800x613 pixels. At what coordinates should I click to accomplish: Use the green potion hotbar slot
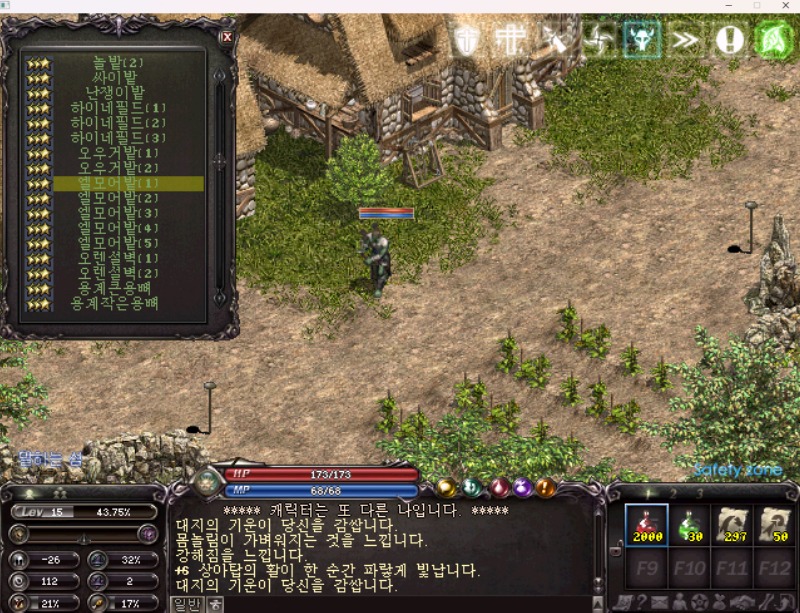[691, 524]
